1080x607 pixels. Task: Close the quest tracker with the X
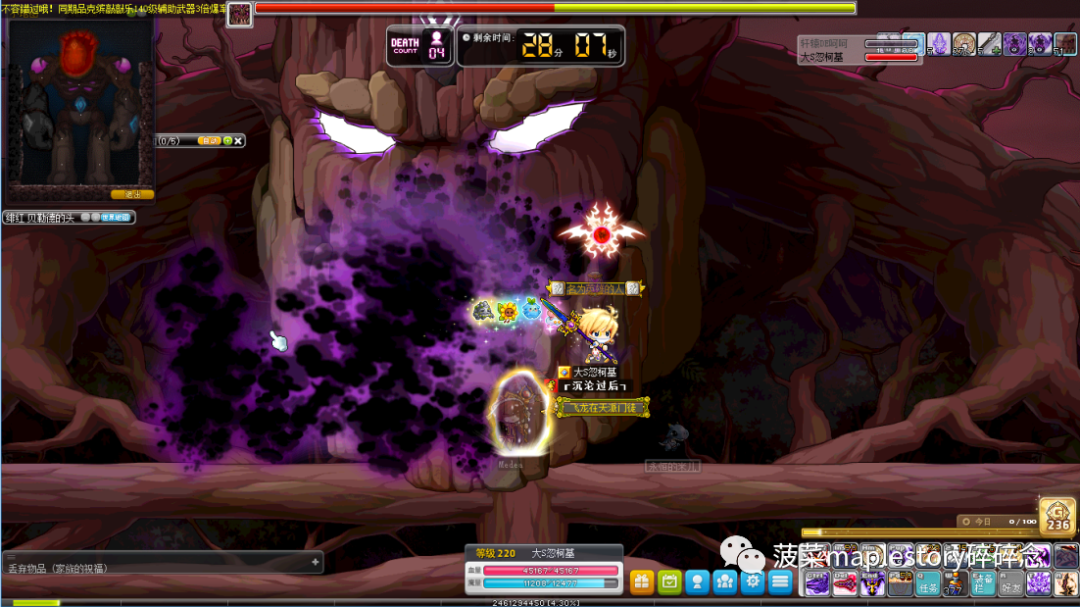point(239,141)
